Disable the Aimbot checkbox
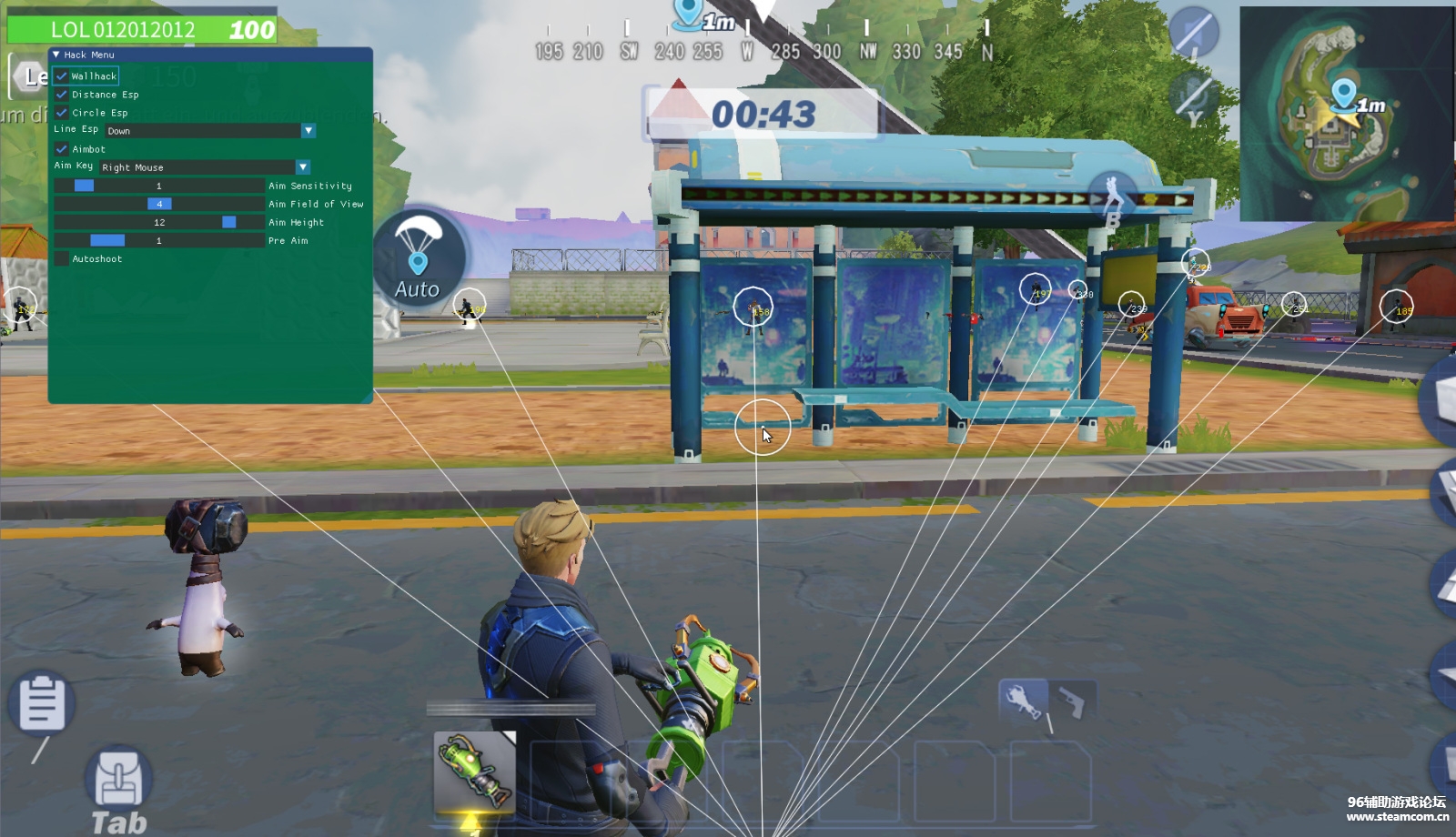The height and width of the screenshot is (837, 1456). [x=62, y=149]
